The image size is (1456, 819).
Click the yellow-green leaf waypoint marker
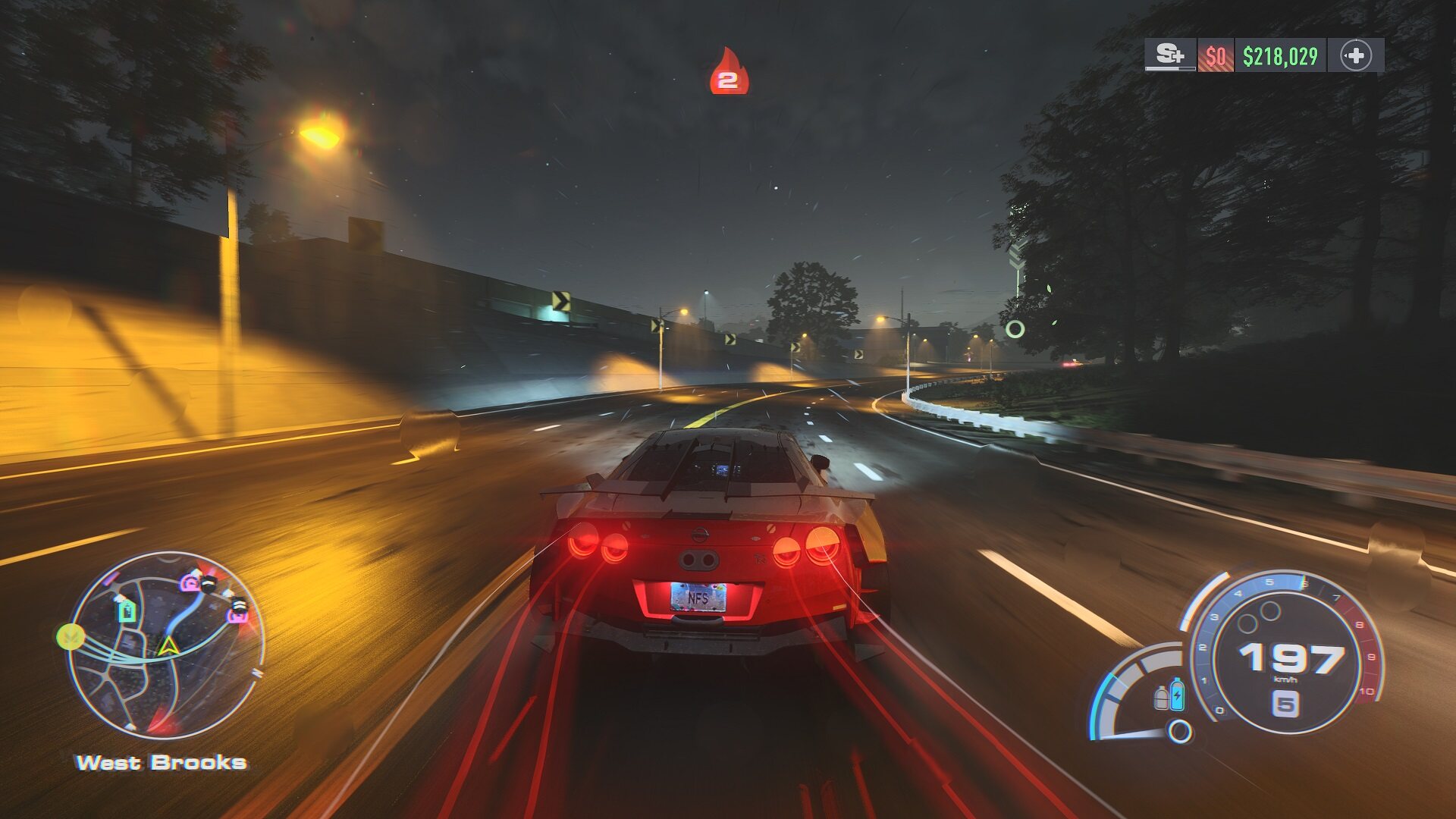pyautogui.click(x=71, y=636)
